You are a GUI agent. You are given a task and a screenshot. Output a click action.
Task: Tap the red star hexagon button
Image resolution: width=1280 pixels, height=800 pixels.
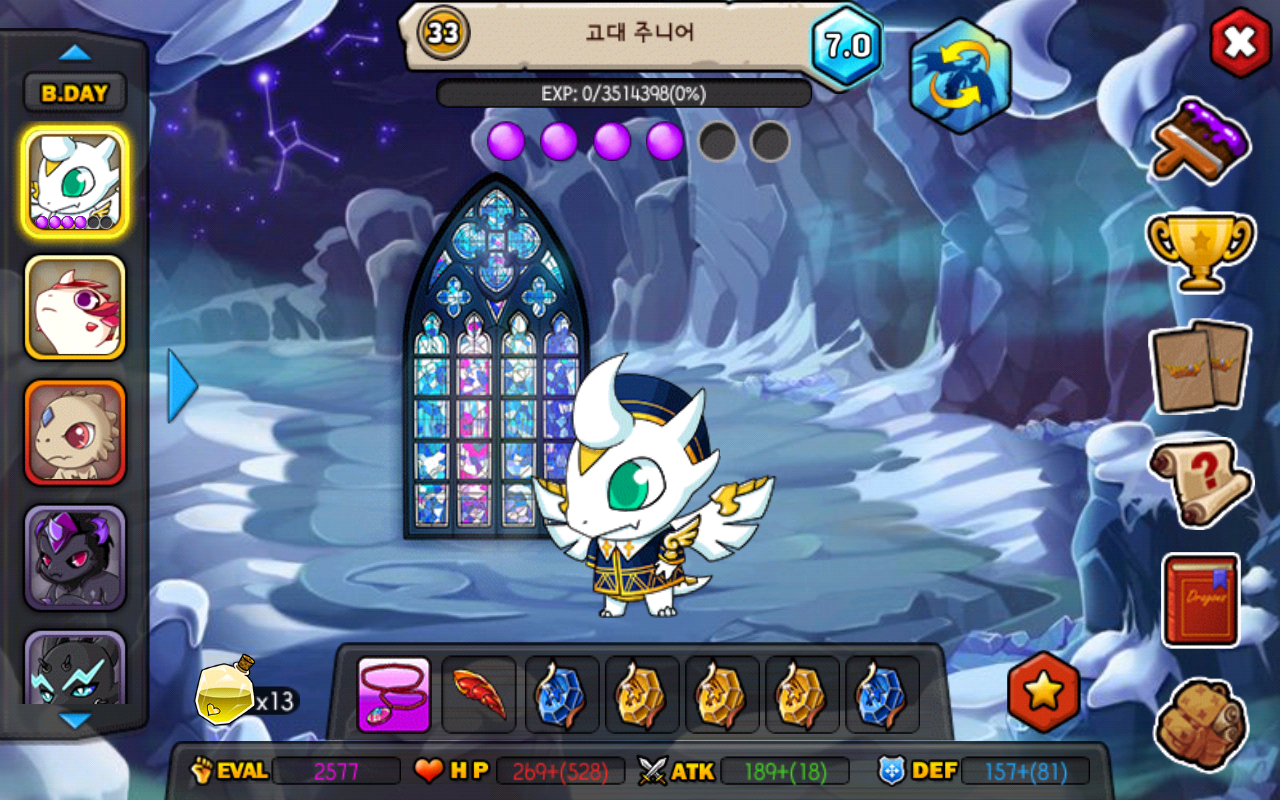(x=1043, y=692)
